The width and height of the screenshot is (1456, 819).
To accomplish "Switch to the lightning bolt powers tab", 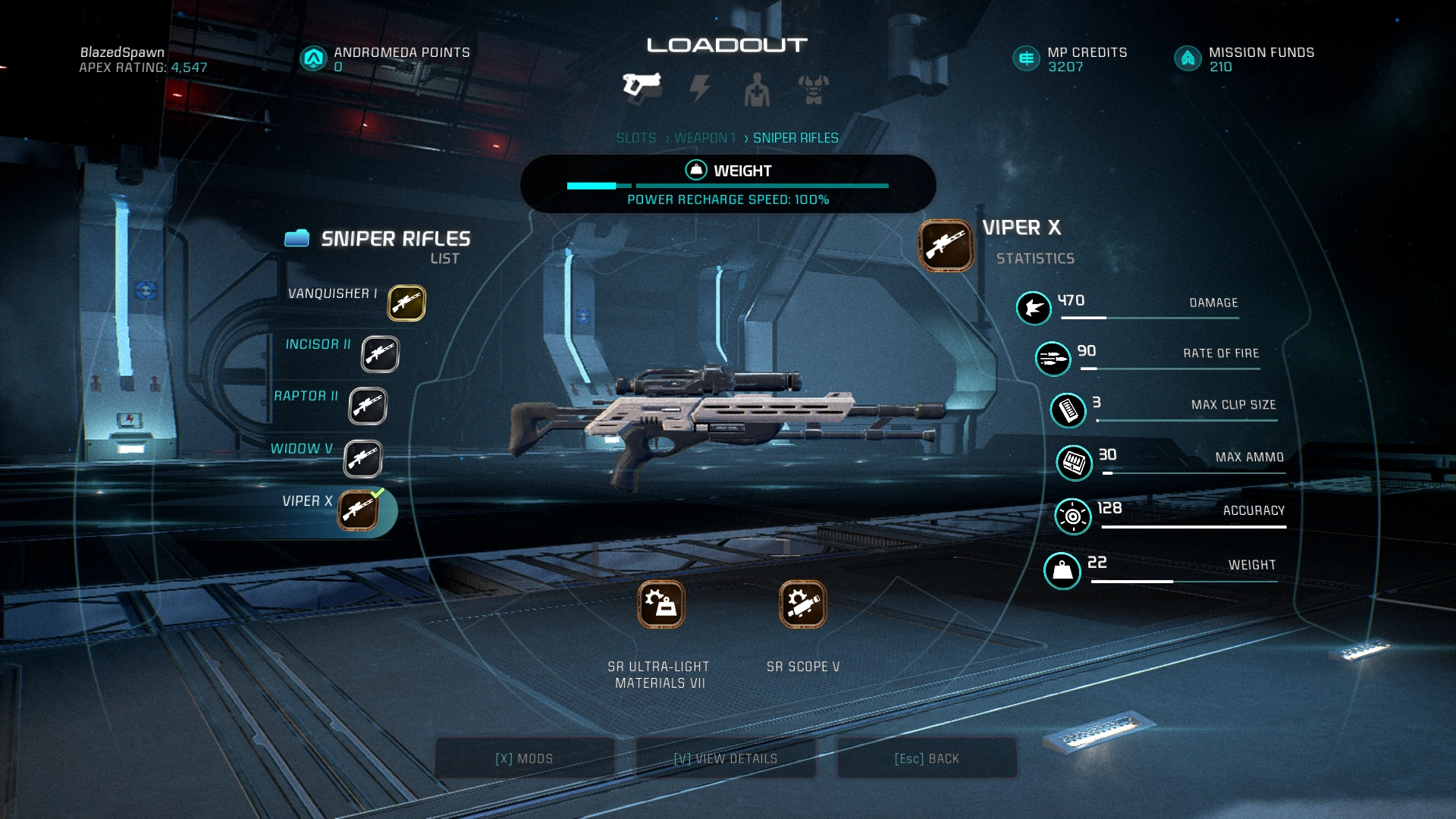I will coord(699,89).
